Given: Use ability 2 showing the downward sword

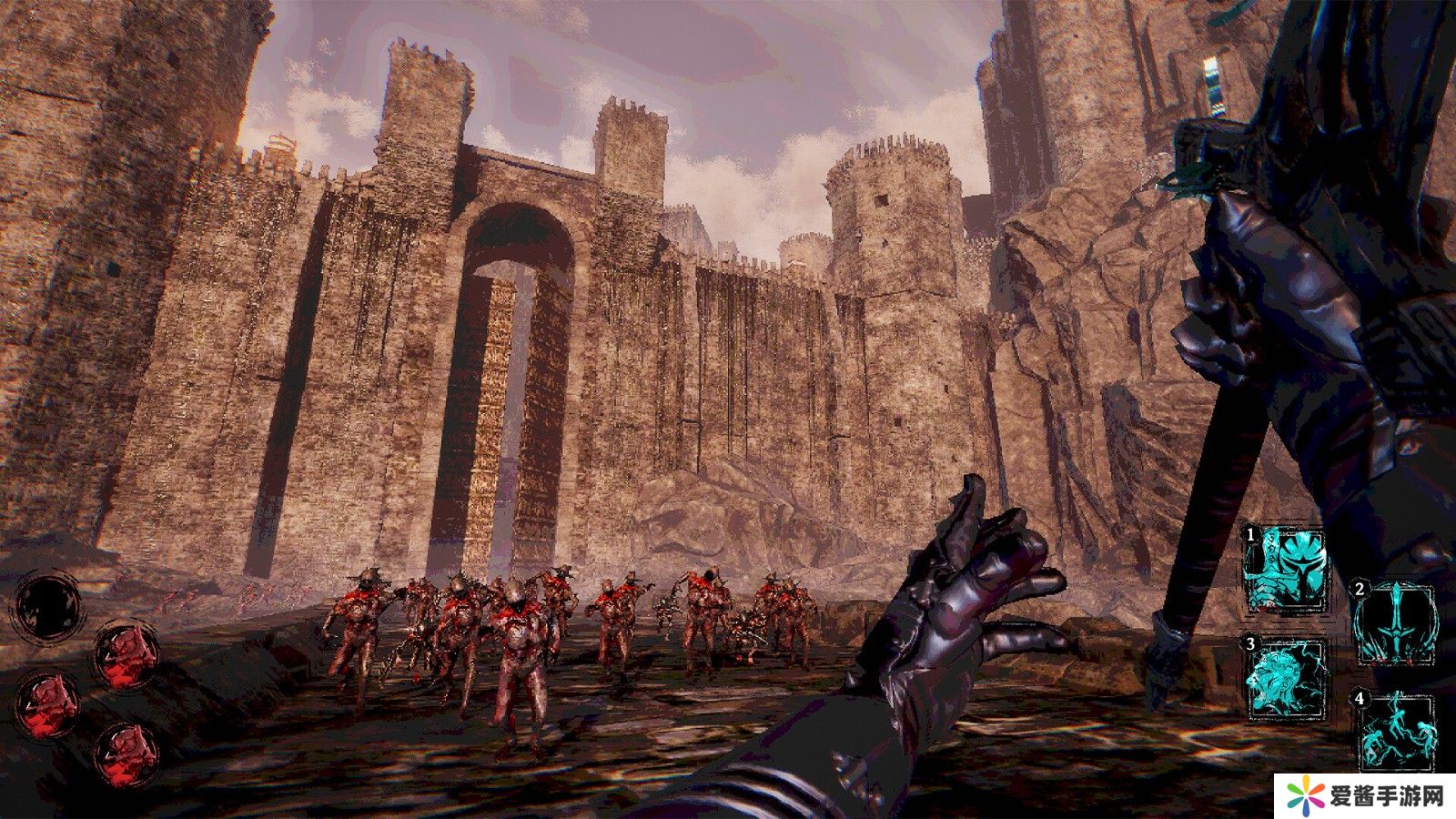Looking at the screenshot, I should click(1393, 622).
